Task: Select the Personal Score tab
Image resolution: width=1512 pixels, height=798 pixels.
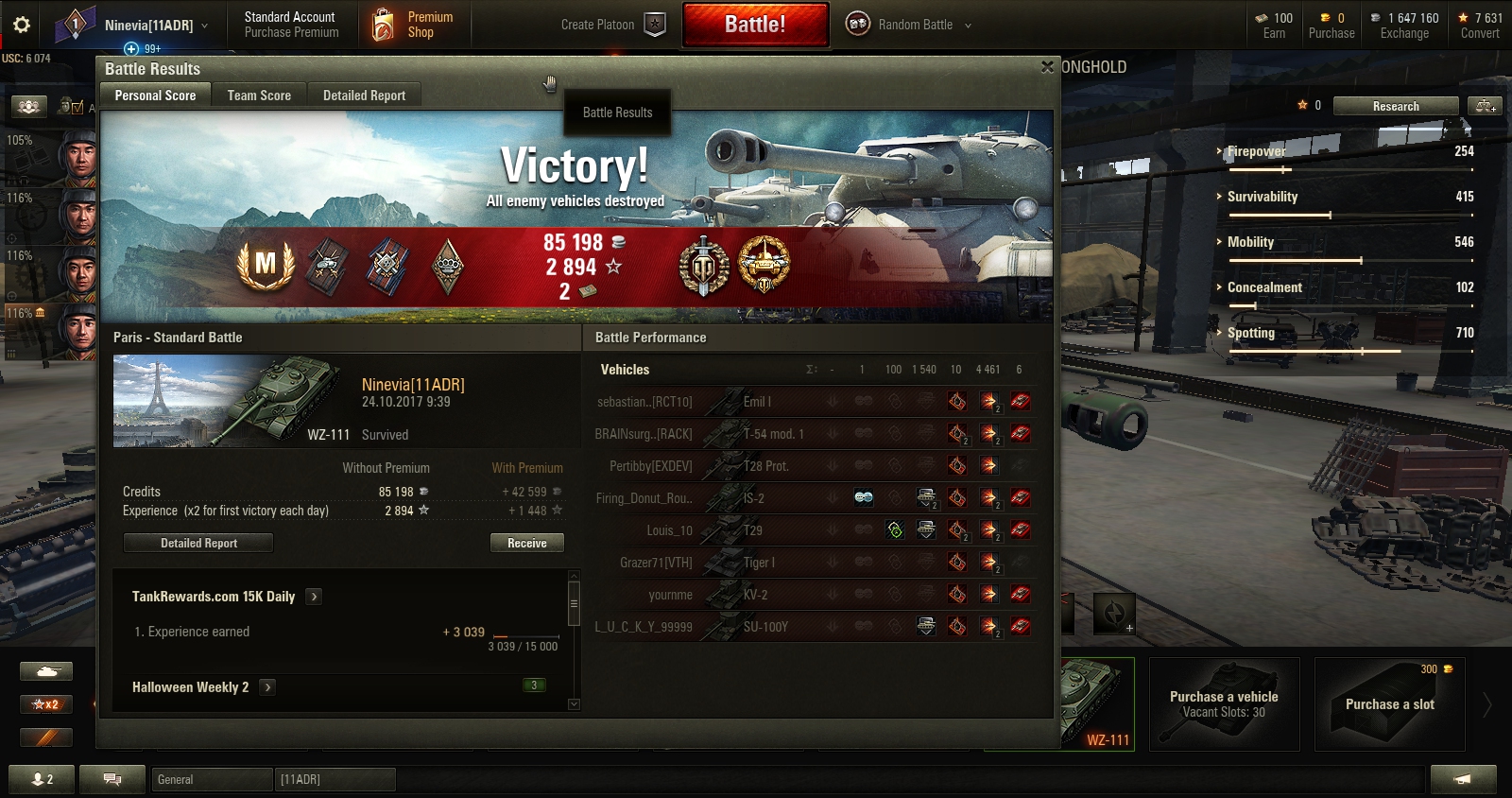Action: (155, 95)
